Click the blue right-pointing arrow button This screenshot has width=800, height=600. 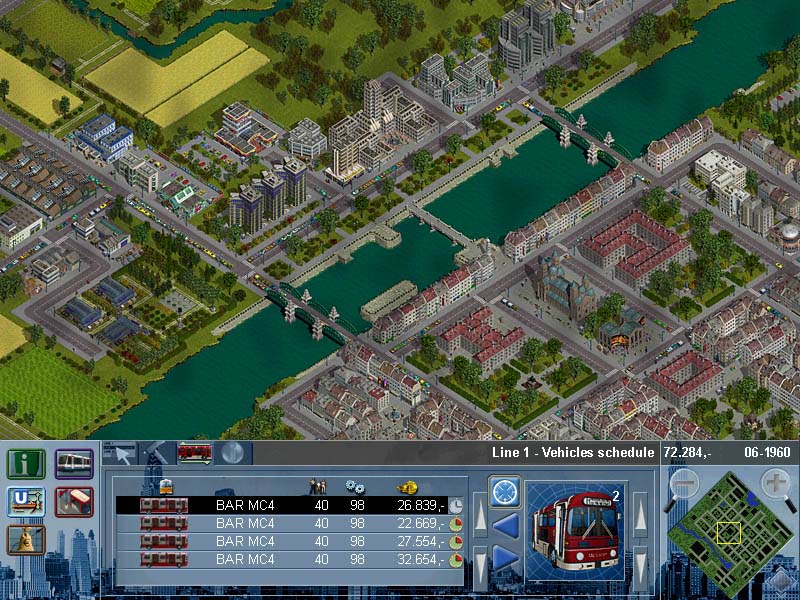coord(504,558)
